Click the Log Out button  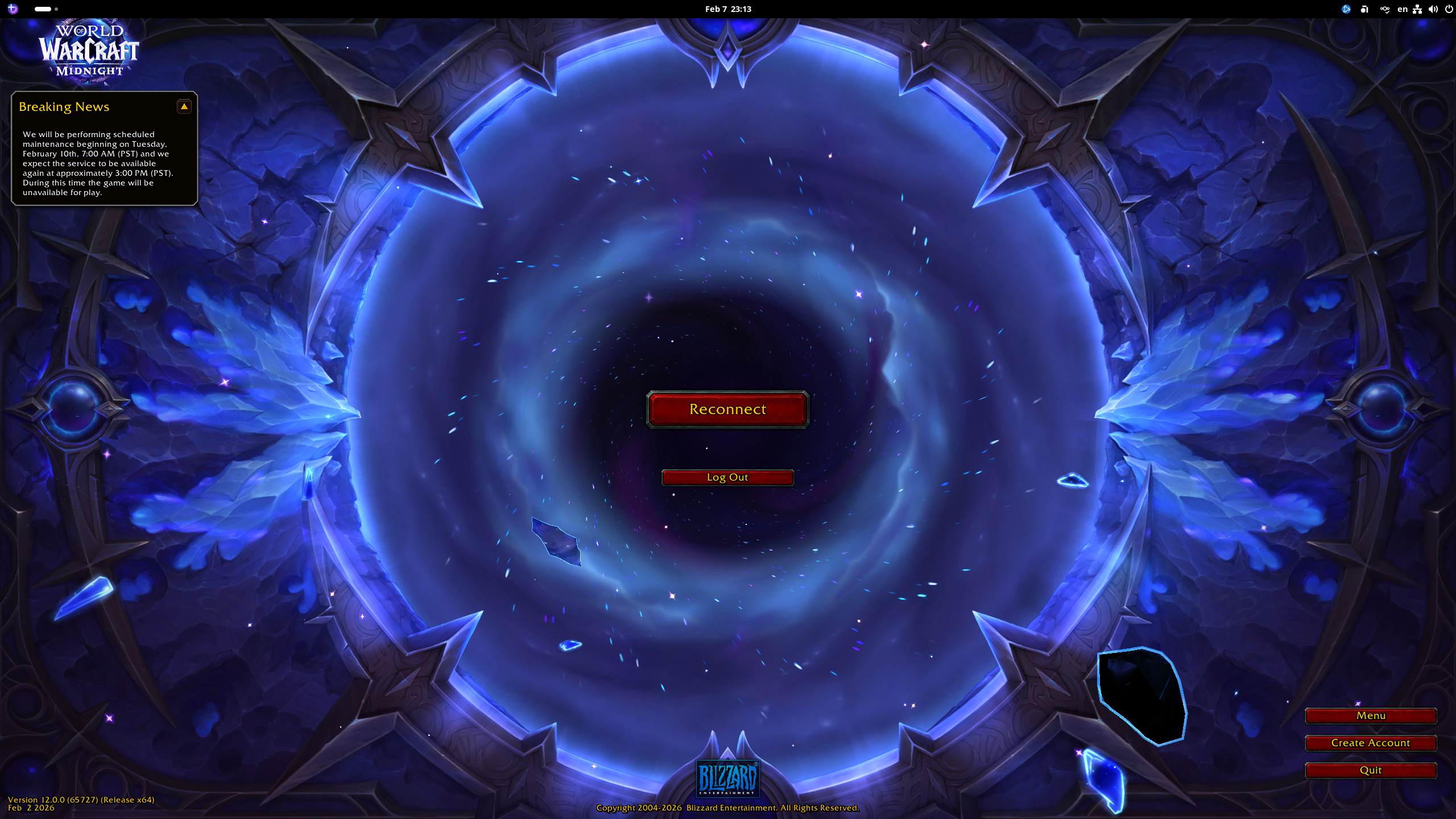pos(727,477)
